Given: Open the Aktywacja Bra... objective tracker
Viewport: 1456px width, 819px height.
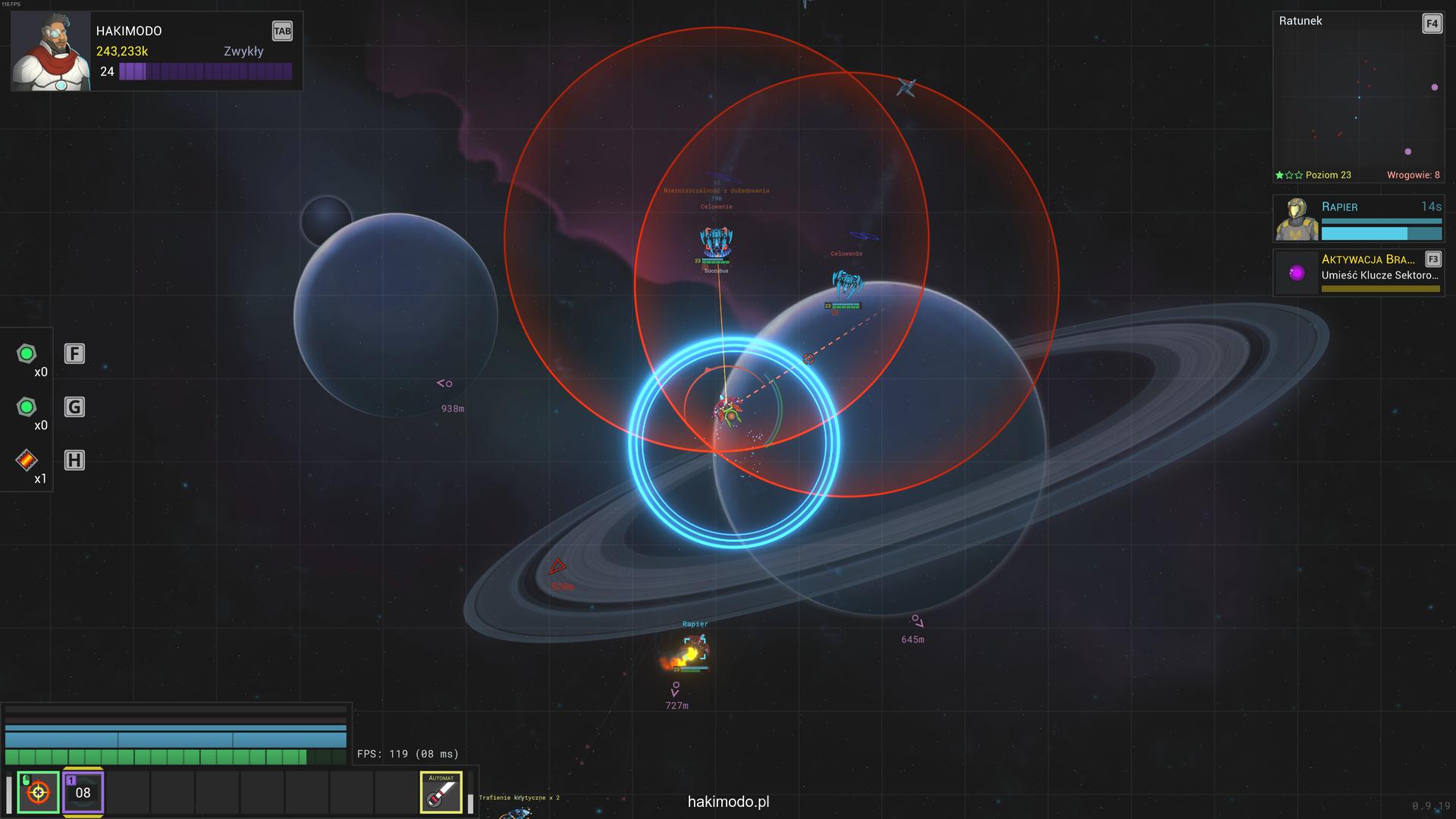Looking at the screenshot, I should 1359,272.
